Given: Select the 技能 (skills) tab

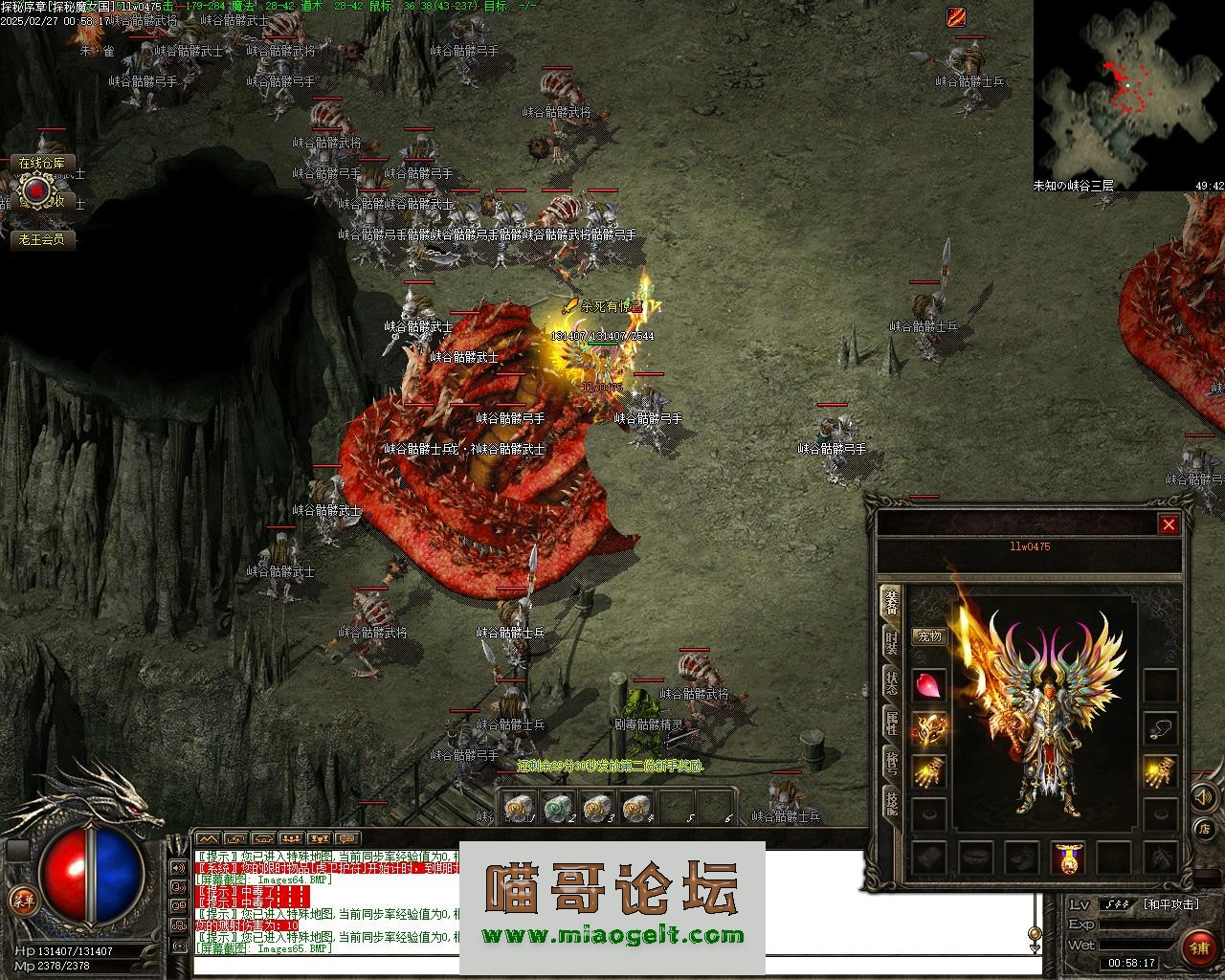Looking at the screenshot, I should (x=891, y=802).
